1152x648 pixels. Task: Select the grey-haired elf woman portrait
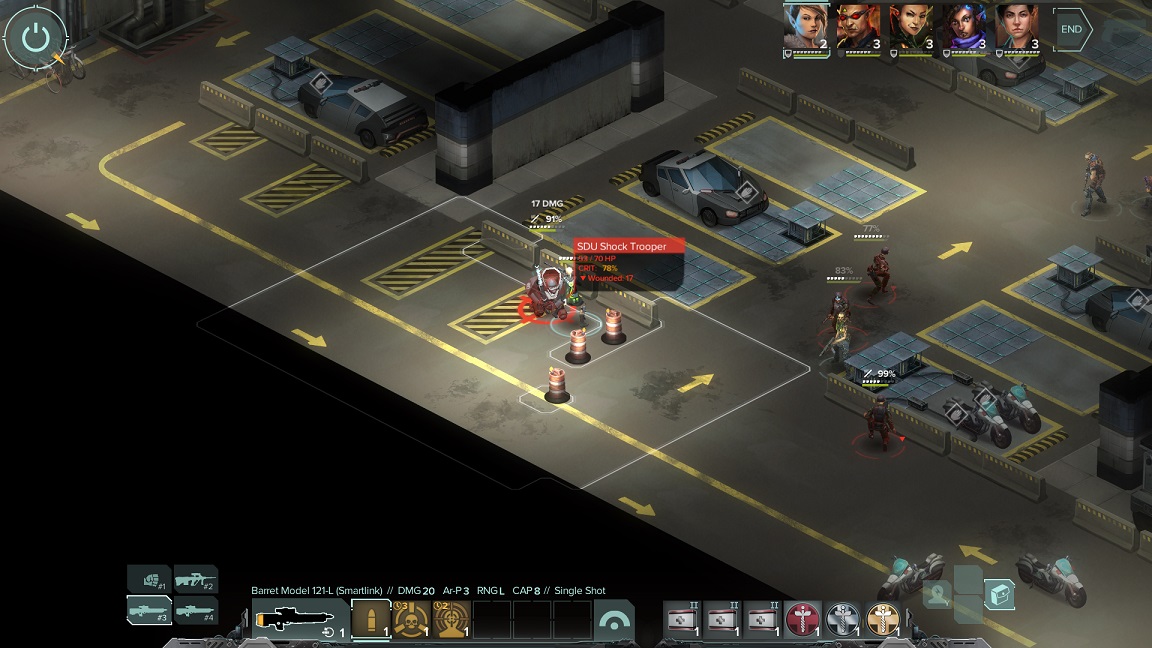click(x=805, y=27)
